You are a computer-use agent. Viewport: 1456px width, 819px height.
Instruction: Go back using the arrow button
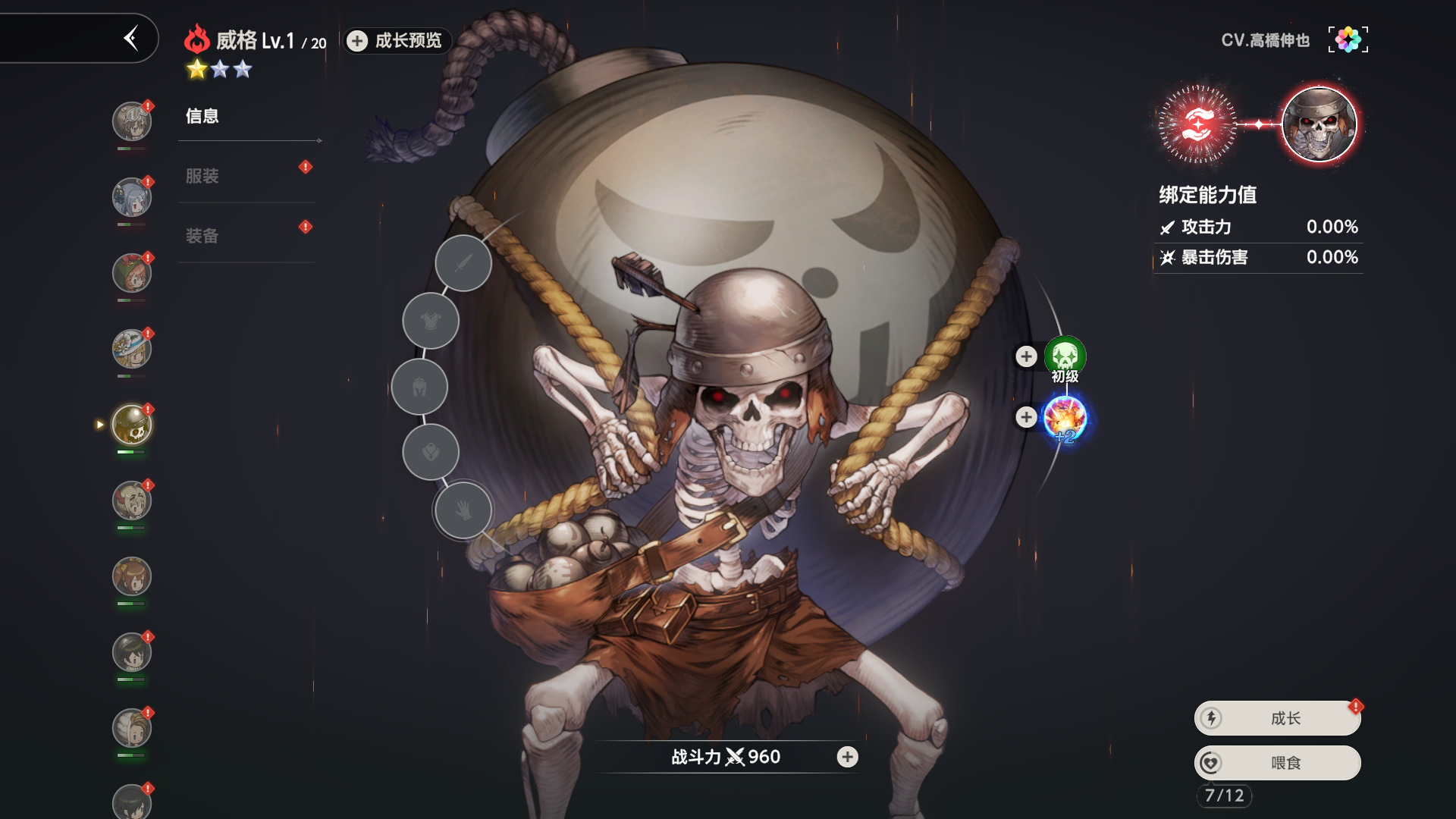coord(131,38)
